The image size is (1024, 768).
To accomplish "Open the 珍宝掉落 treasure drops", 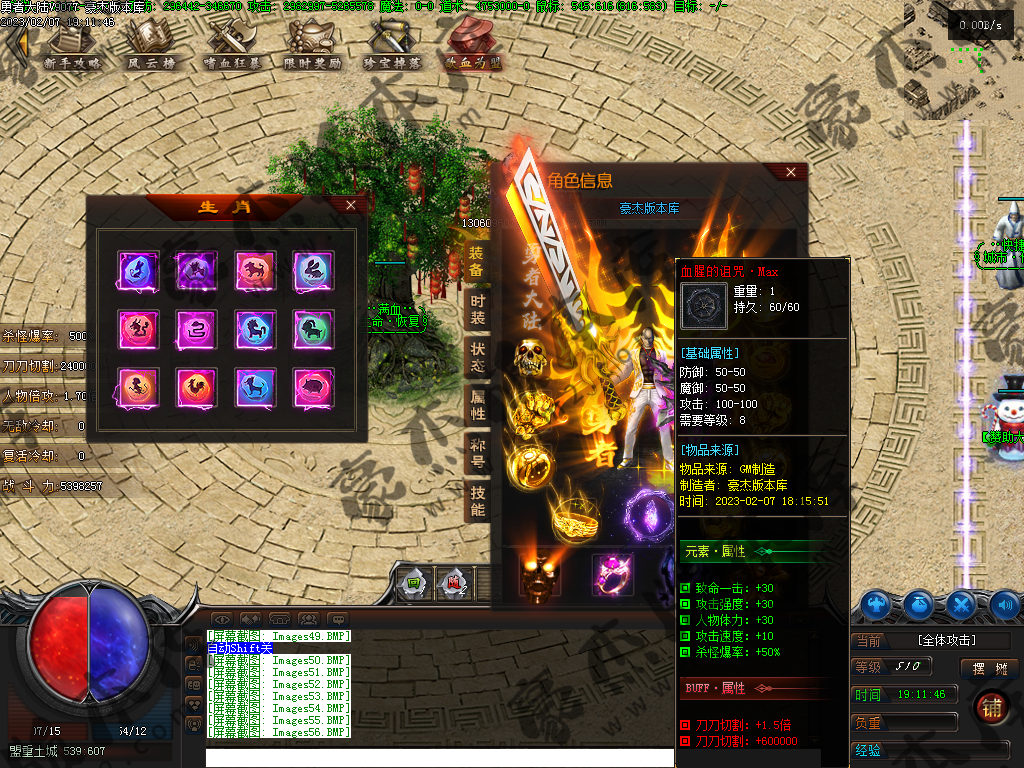I will [x=393, y=45].
